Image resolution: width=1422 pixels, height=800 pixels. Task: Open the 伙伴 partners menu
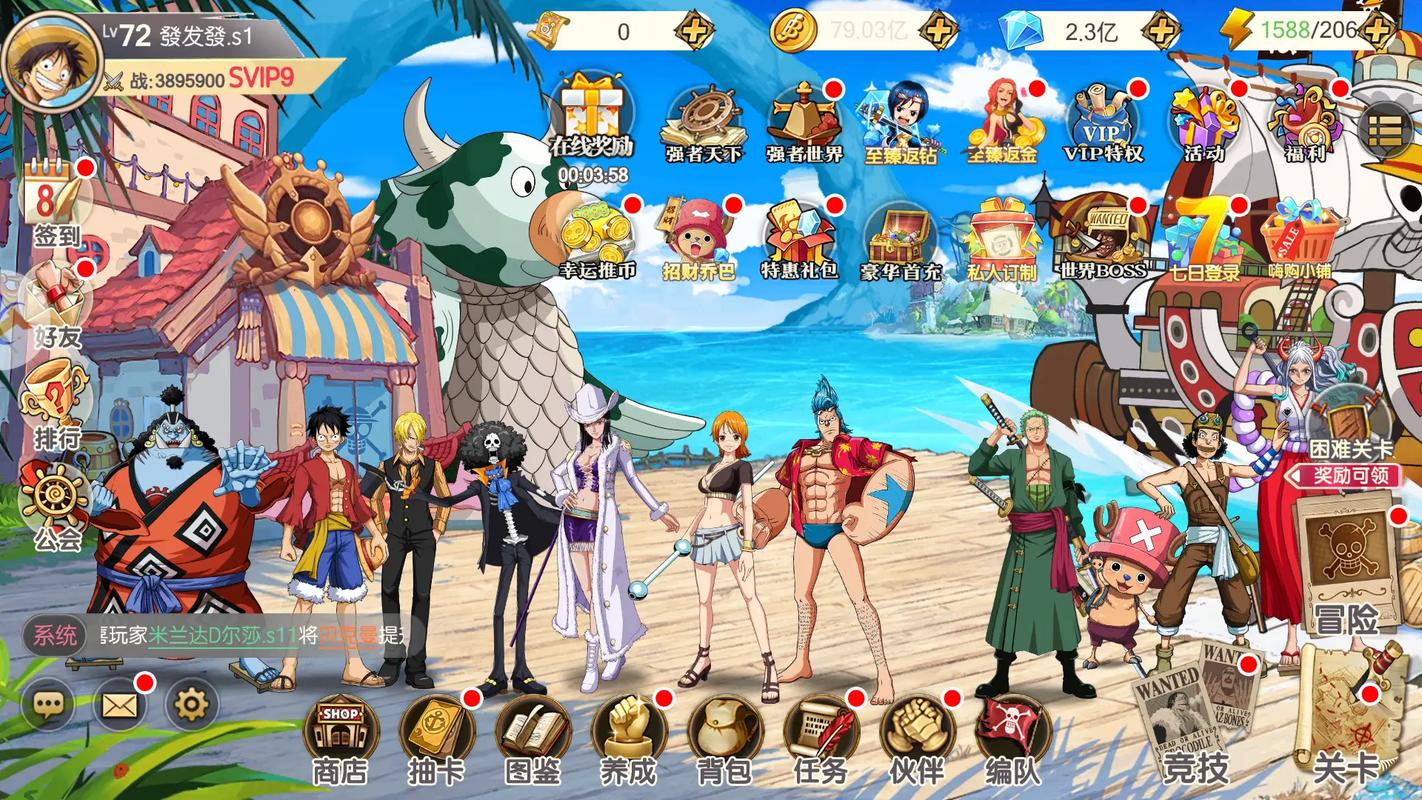click(x=916, y=730)
